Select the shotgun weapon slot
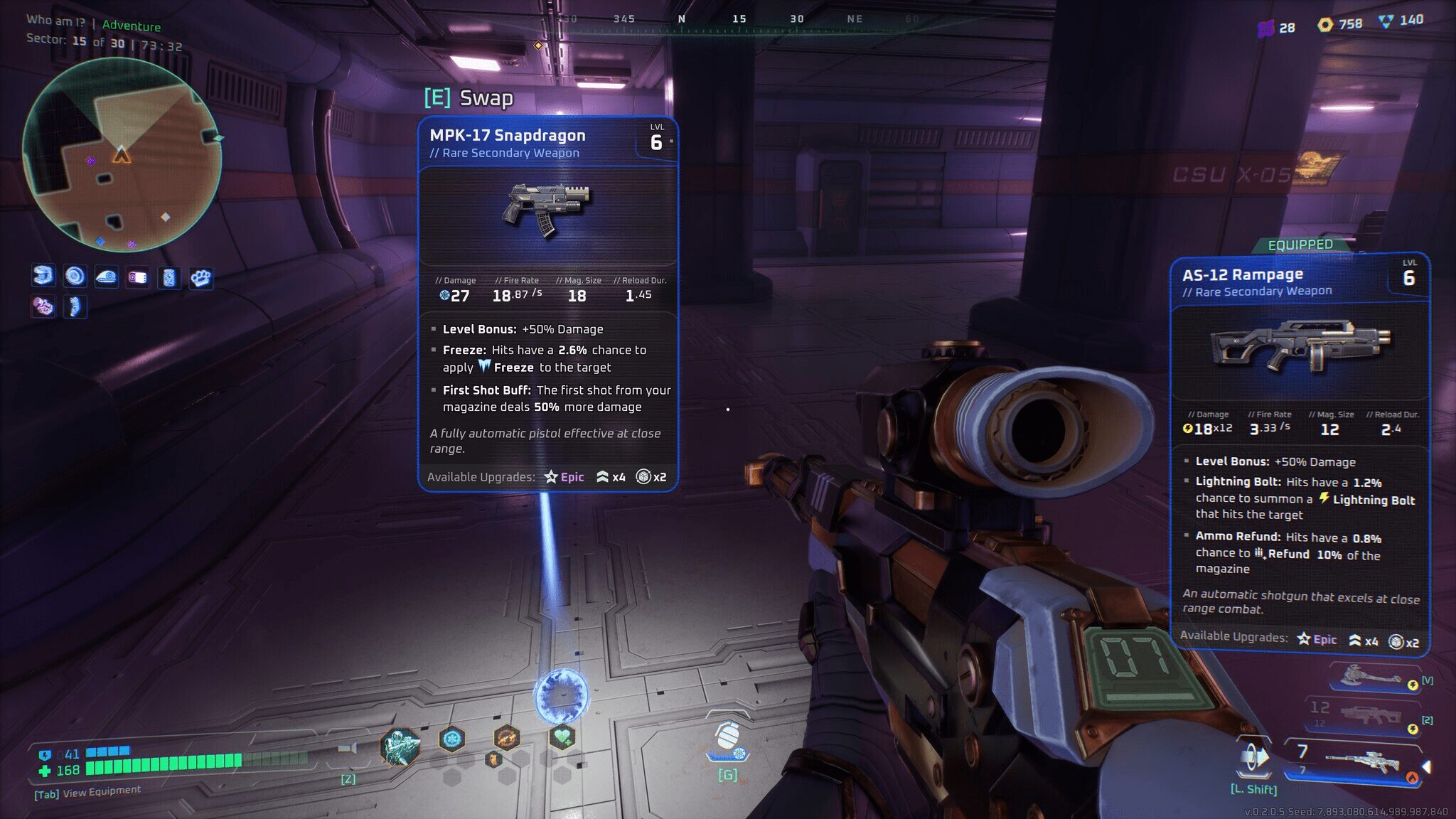 pos(1369,714)
